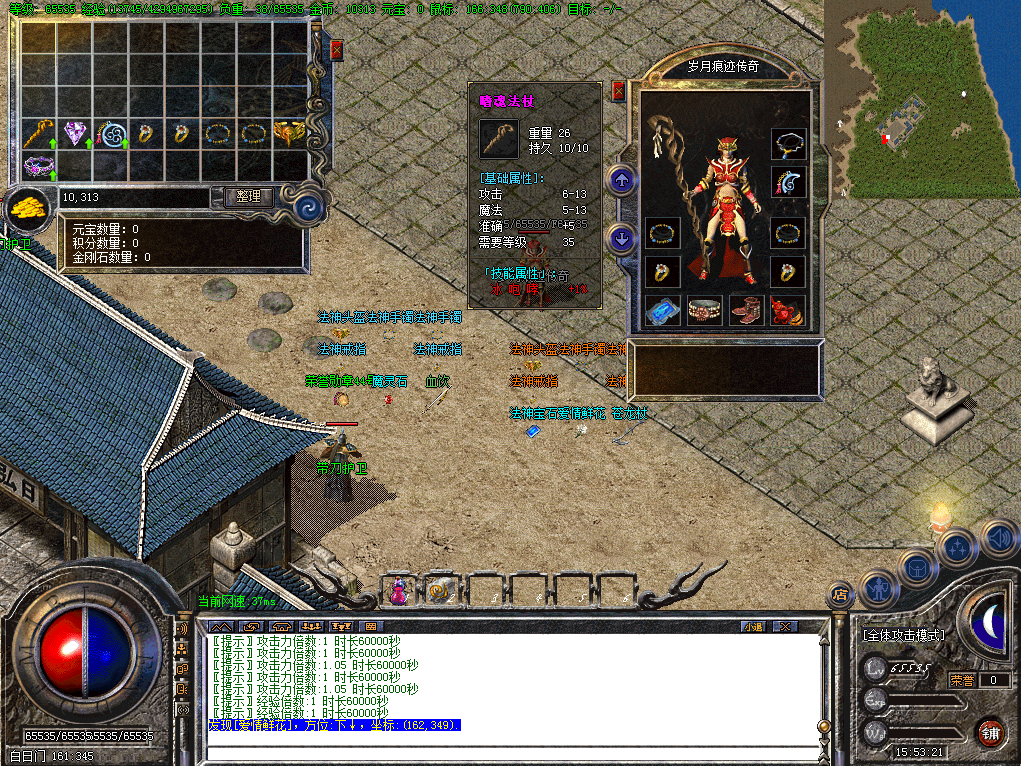Select the golden staff in the bag

[x=39, y=132]
